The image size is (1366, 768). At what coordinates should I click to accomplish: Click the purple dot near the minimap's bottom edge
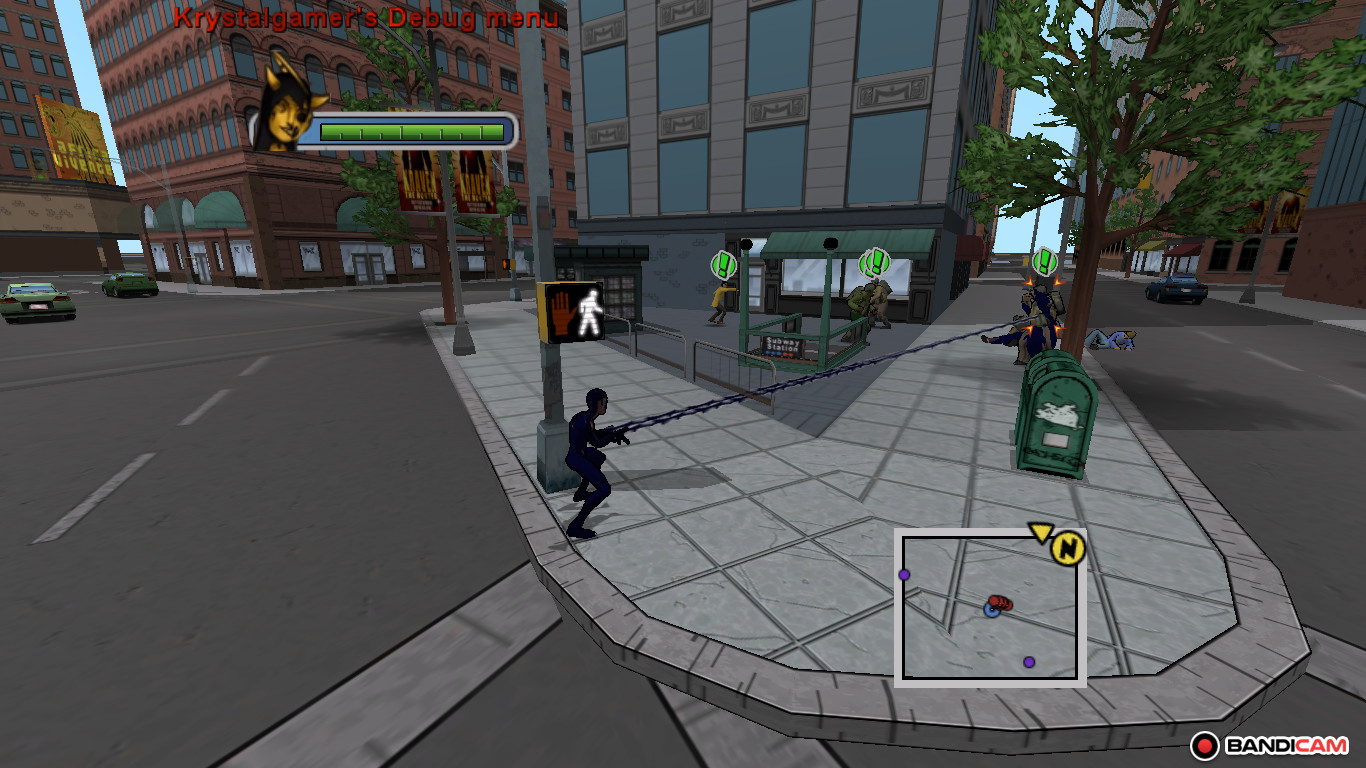pyautogui.click(x=1027, y=662)
